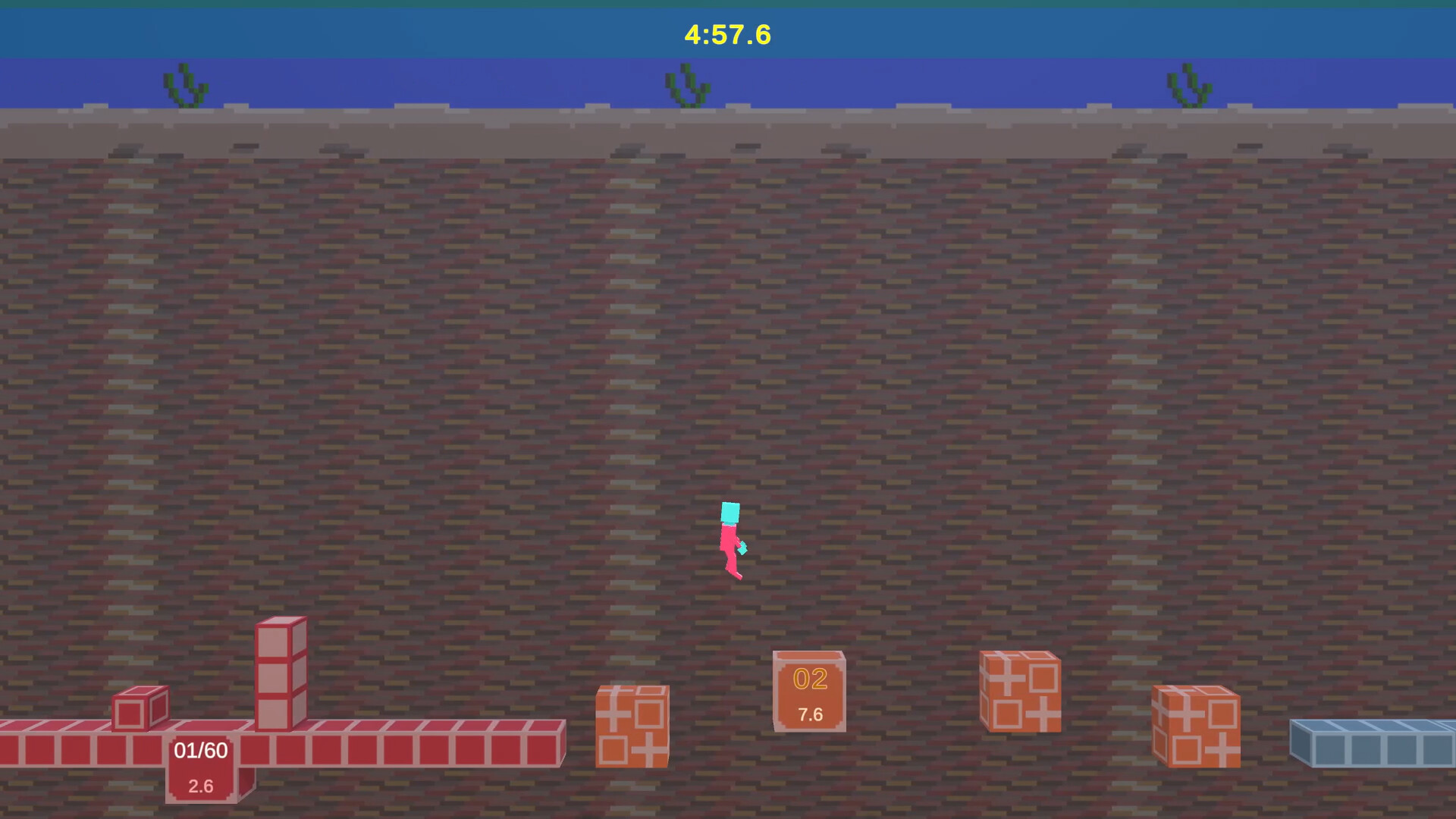Toggle the rightmost orange crate near the edge
The height and width of the screenshot is (819, 1456).
1196,724
